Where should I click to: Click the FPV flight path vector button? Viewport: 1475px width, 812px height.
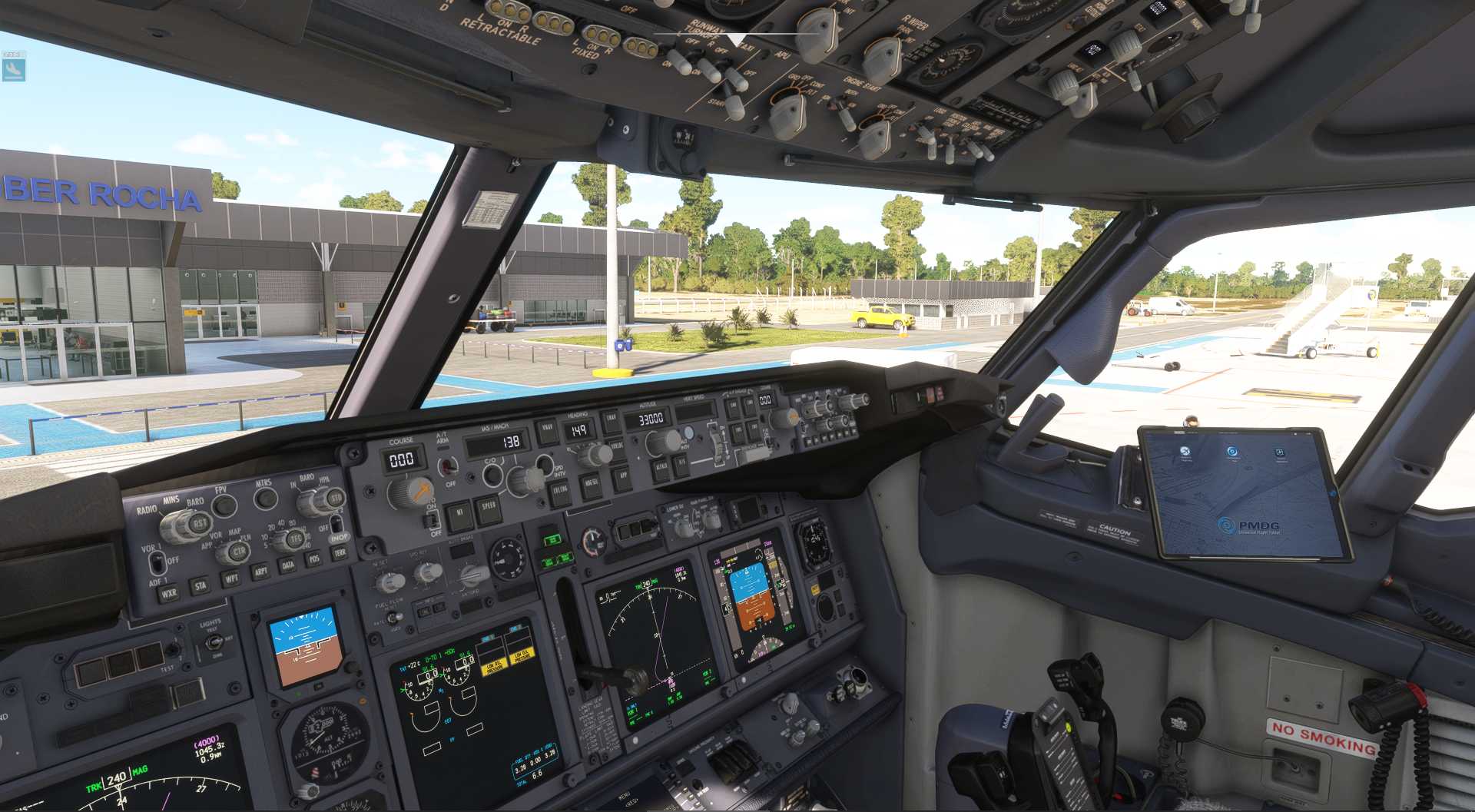pos(224,505)
